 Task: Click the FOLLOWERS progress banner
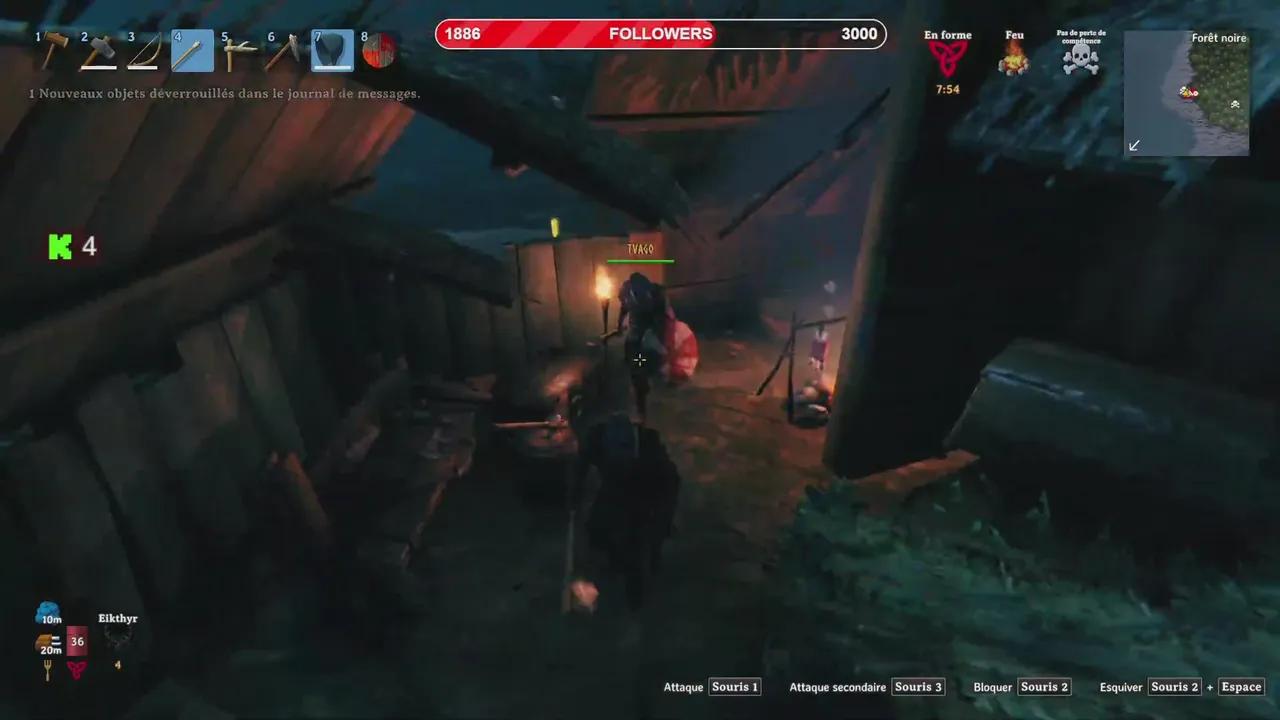tap(660, 33)
